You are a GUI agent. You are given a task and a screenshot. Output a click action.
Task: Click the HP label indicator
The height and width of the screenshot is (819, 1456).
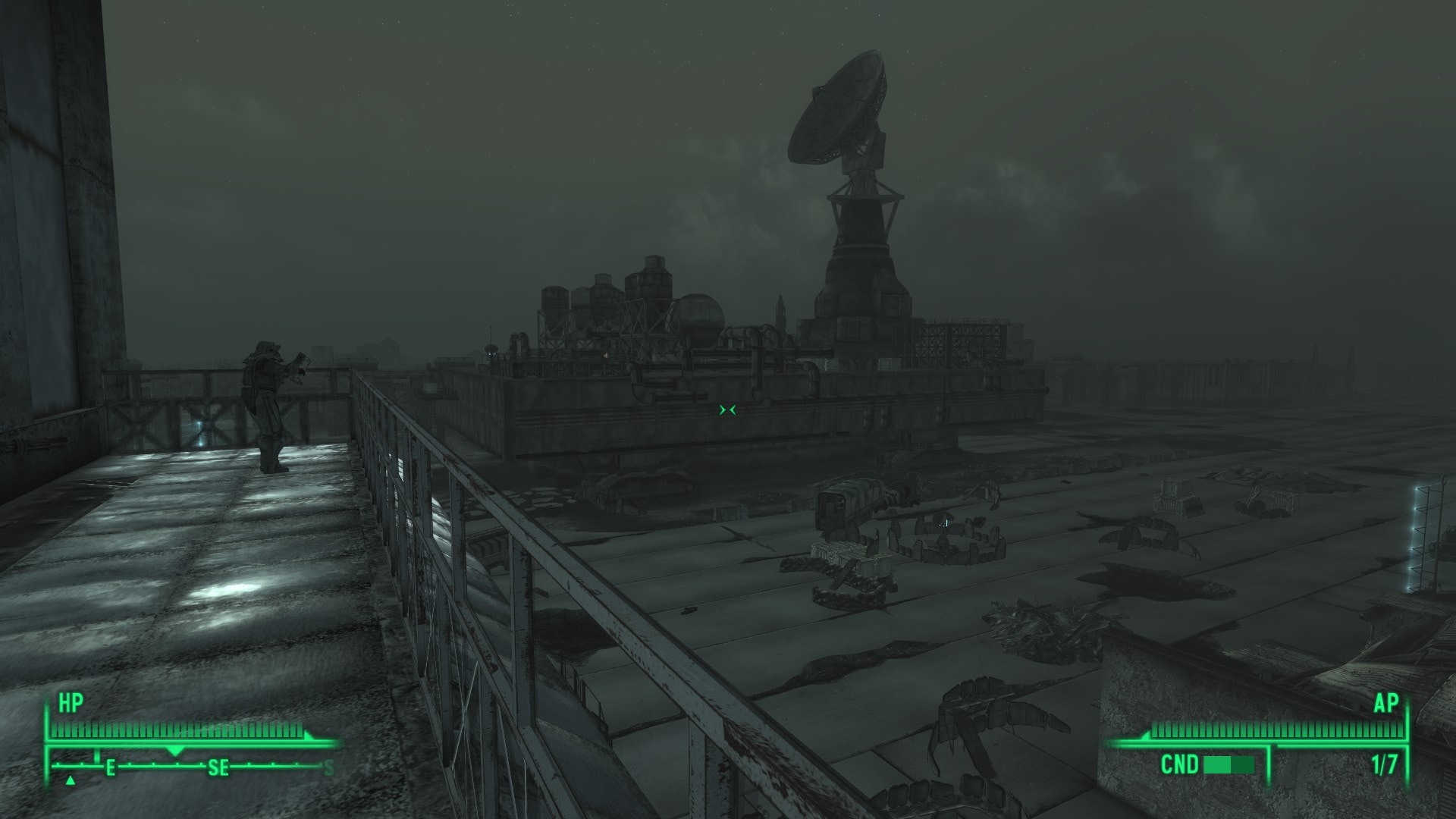click(x=68, y=703)
